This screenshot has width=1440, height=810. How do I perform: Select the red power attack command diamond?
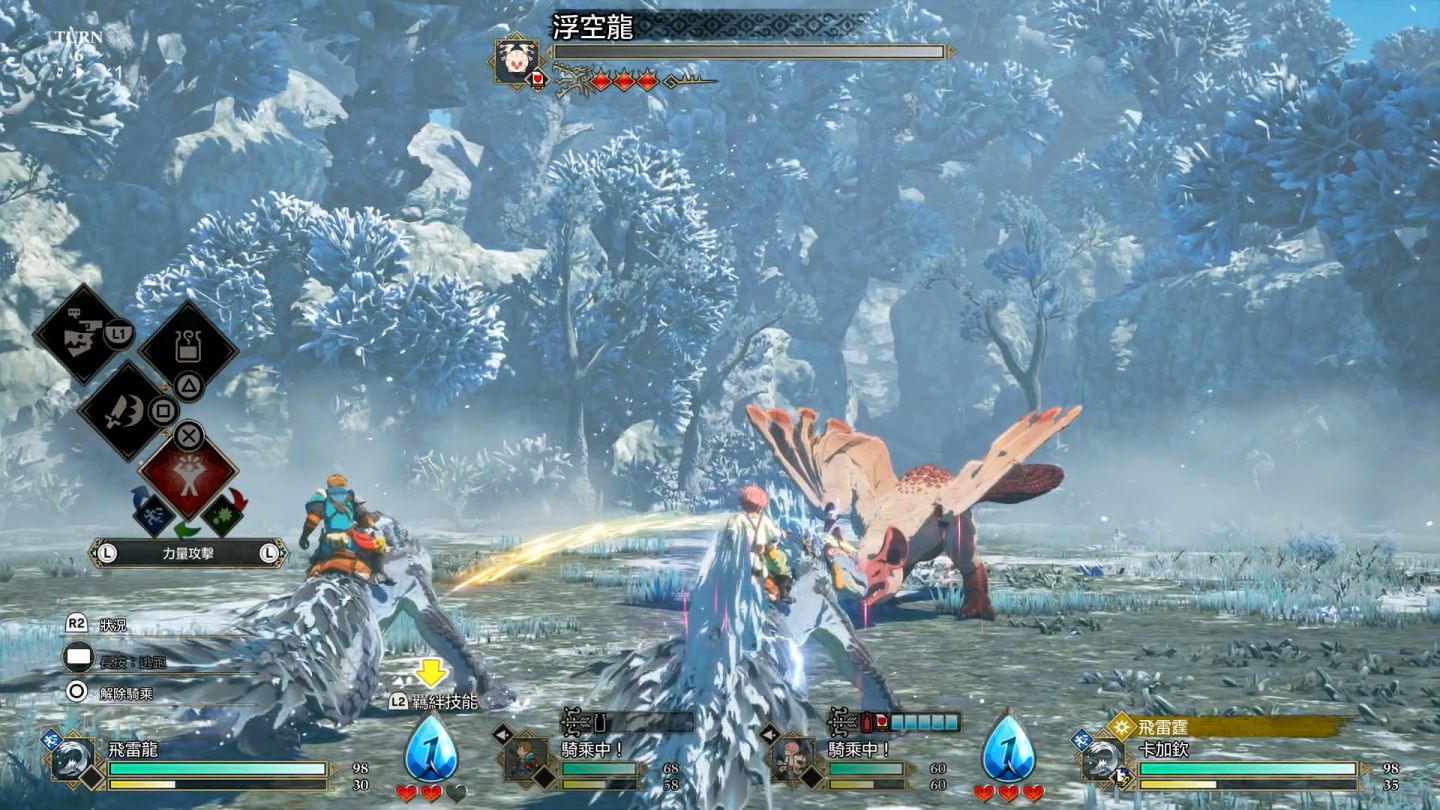188,477
